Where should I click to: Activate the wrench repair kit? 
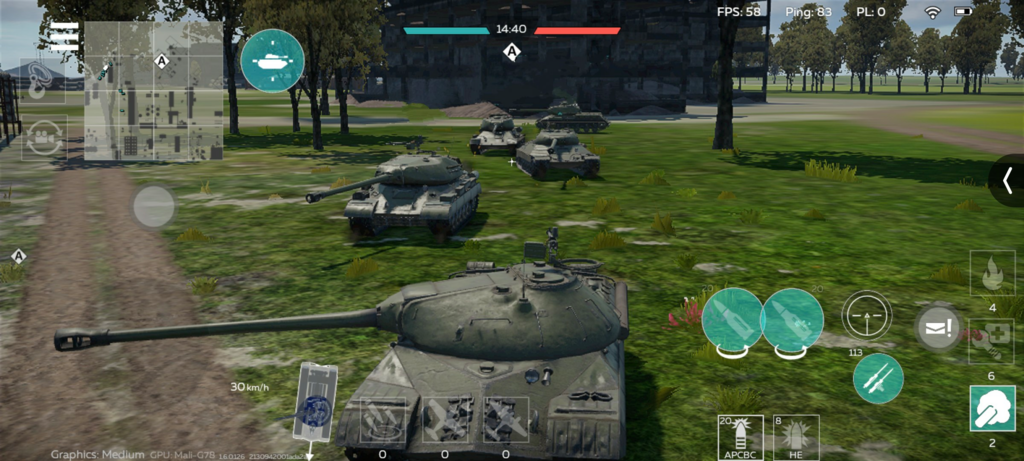coord(992,341)
